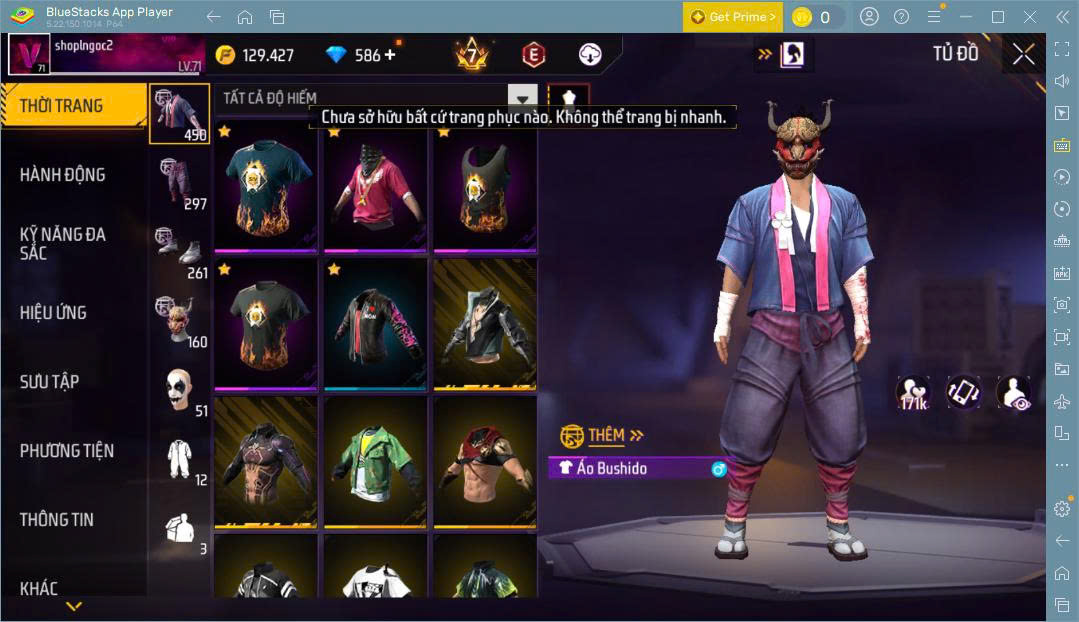Add diamonds using the plus button
This screenshot has width=1079, height=622.
coord(390,55)
